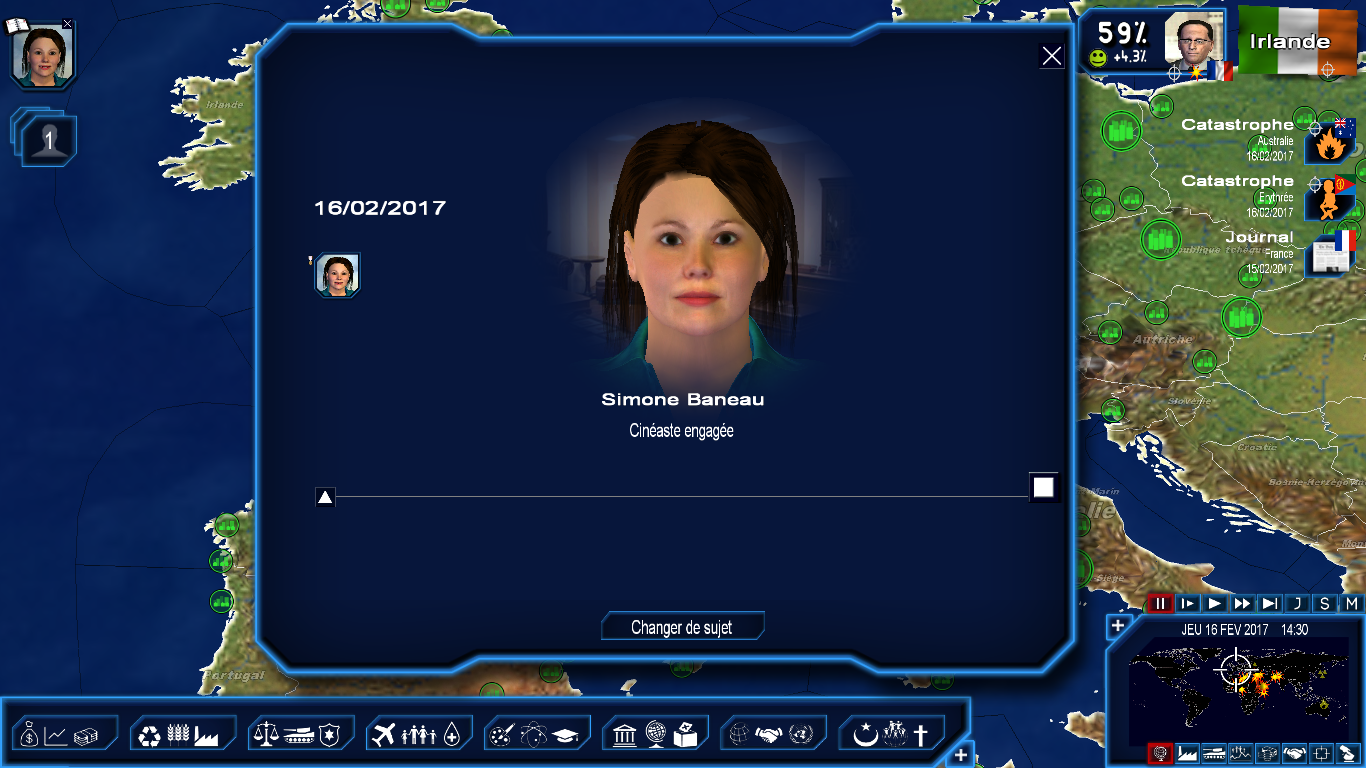Expand the conversation with the up arrow
The image size is (1366, 768).
(x=325, y=497)
